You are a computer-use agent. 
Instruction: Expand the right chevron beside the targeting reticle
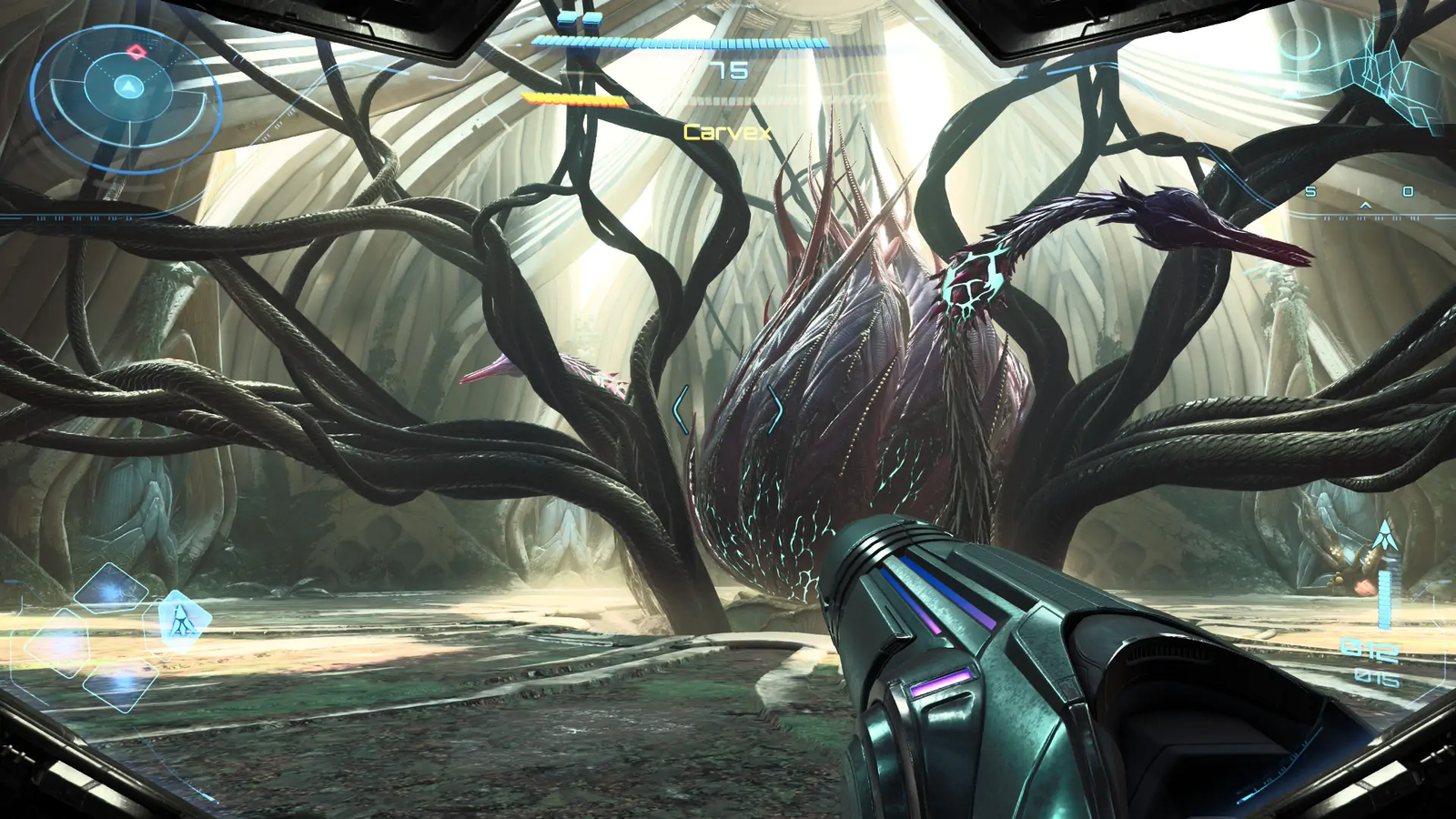click(x=776, y=410)
